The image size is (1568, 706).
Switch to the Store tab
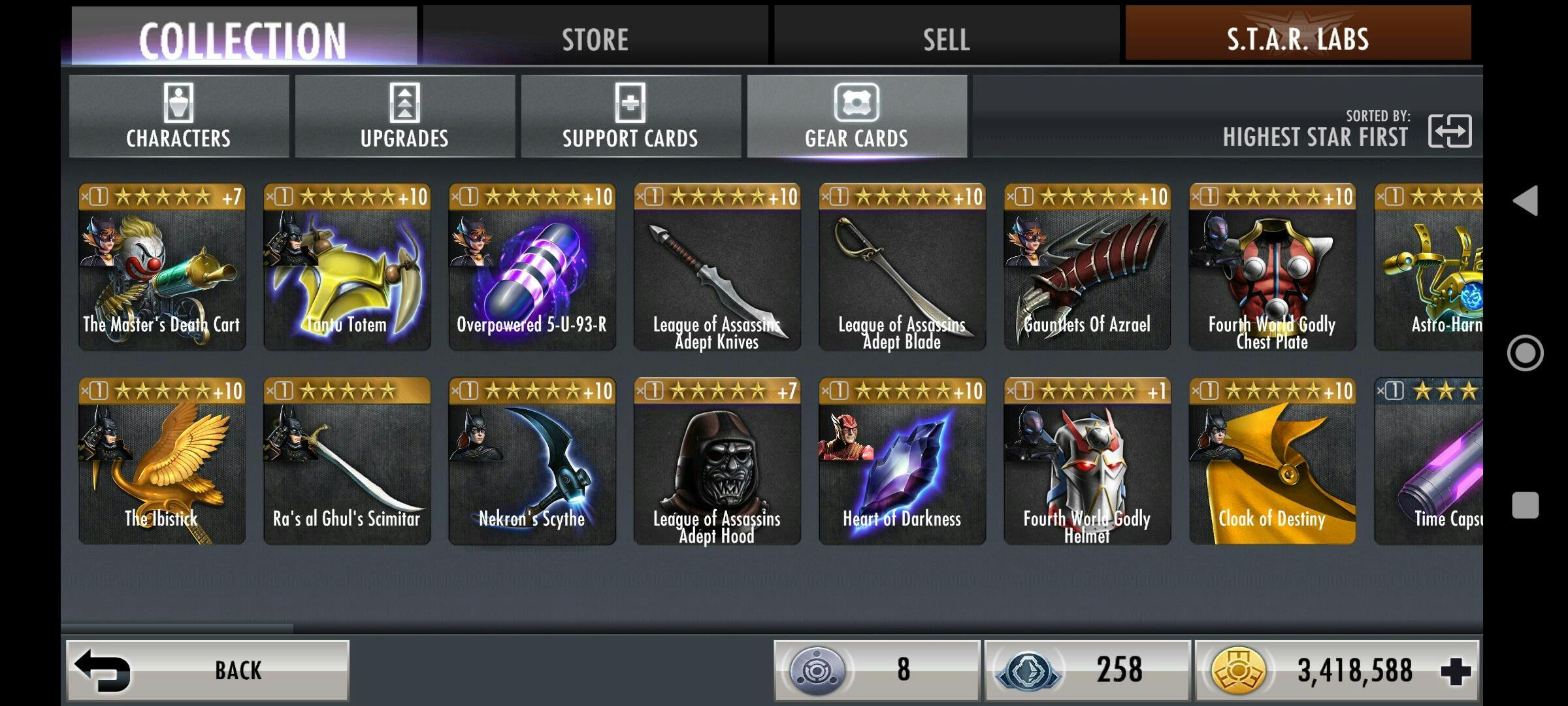click(595, 38)
